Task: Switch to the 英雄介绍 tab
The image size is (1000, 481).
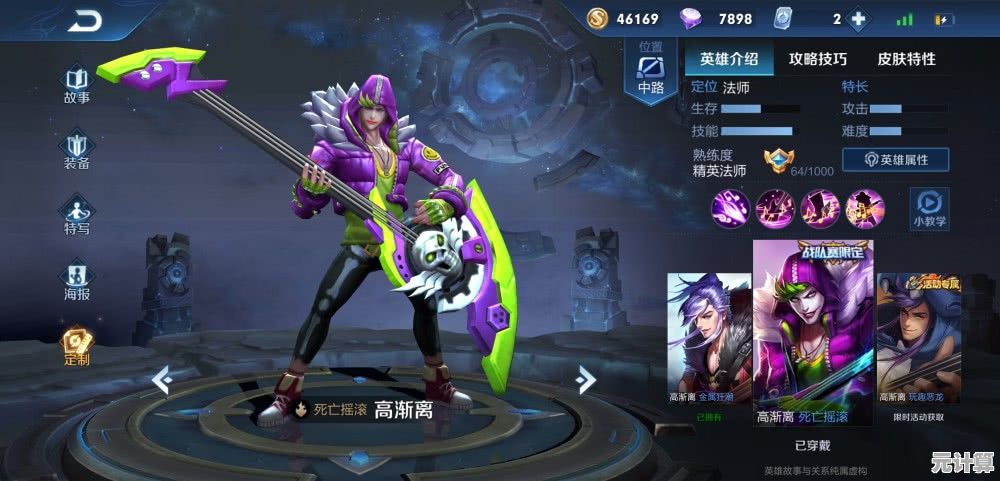Action: click(729, 59)
